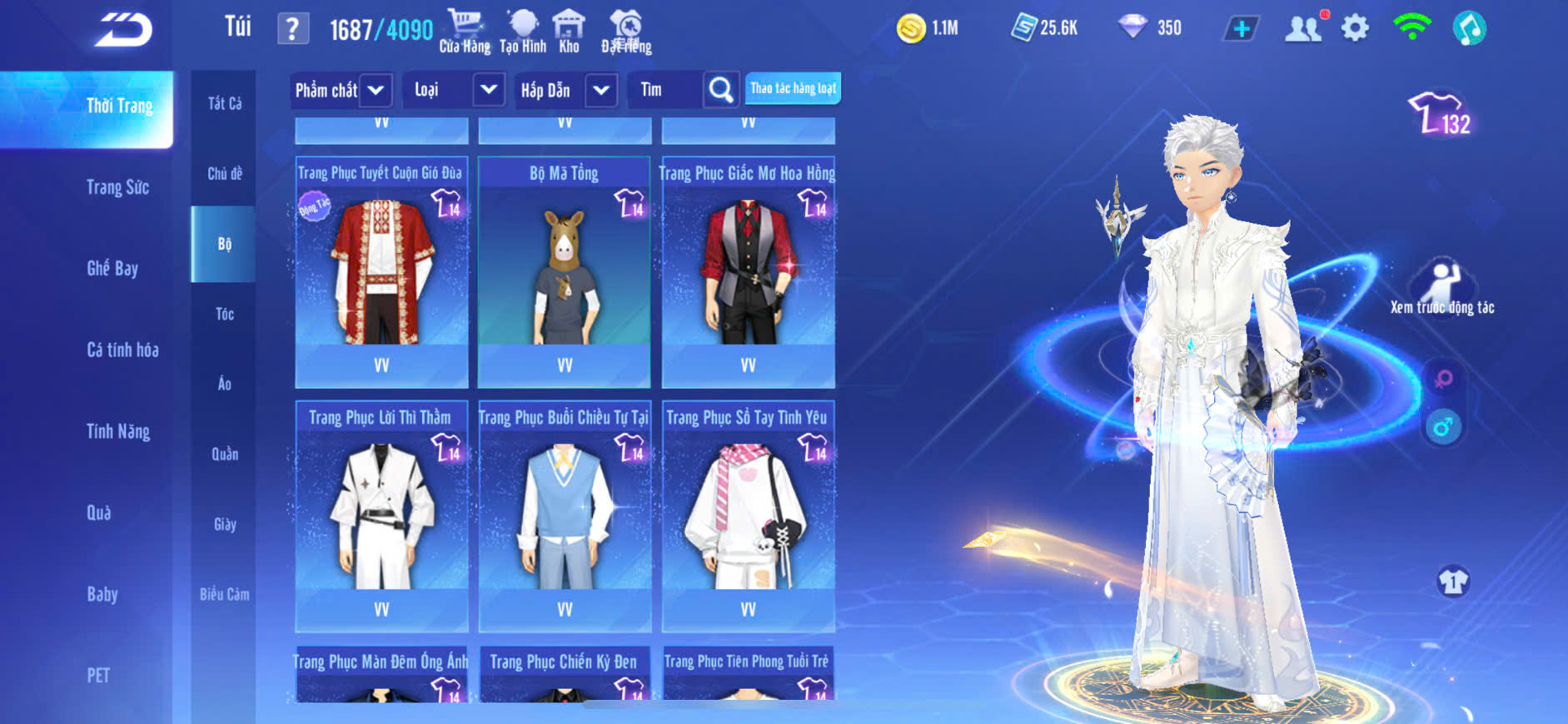The image size is (1568, 724).
Task: Switch to the Ghế Bay tab
Action: [x=112, y=268]
